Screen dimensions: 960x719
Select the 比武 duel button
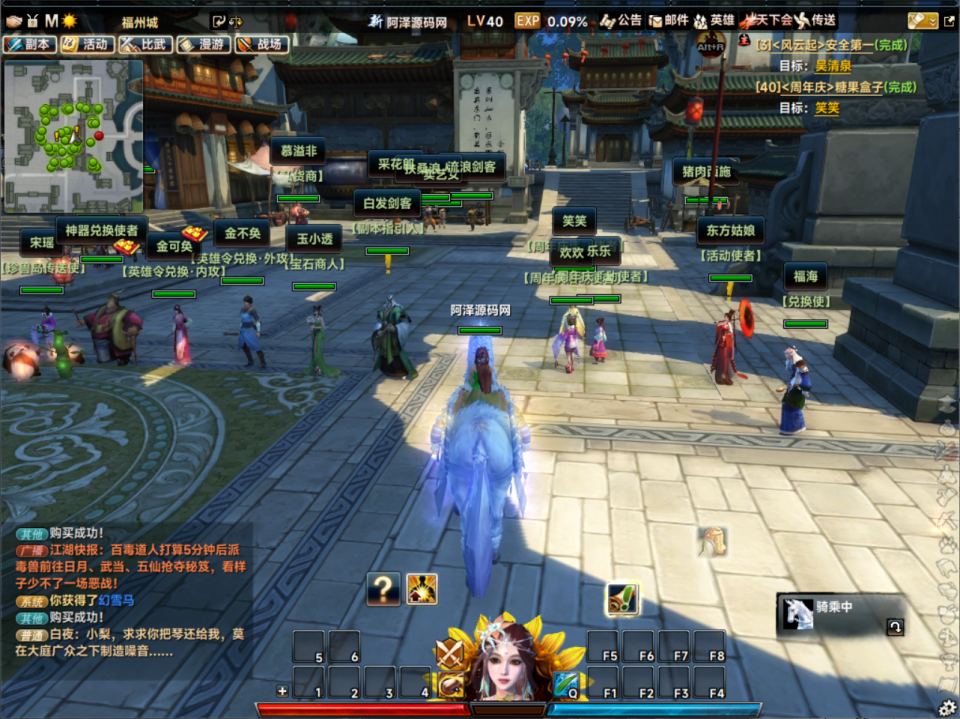pos(143,44)
